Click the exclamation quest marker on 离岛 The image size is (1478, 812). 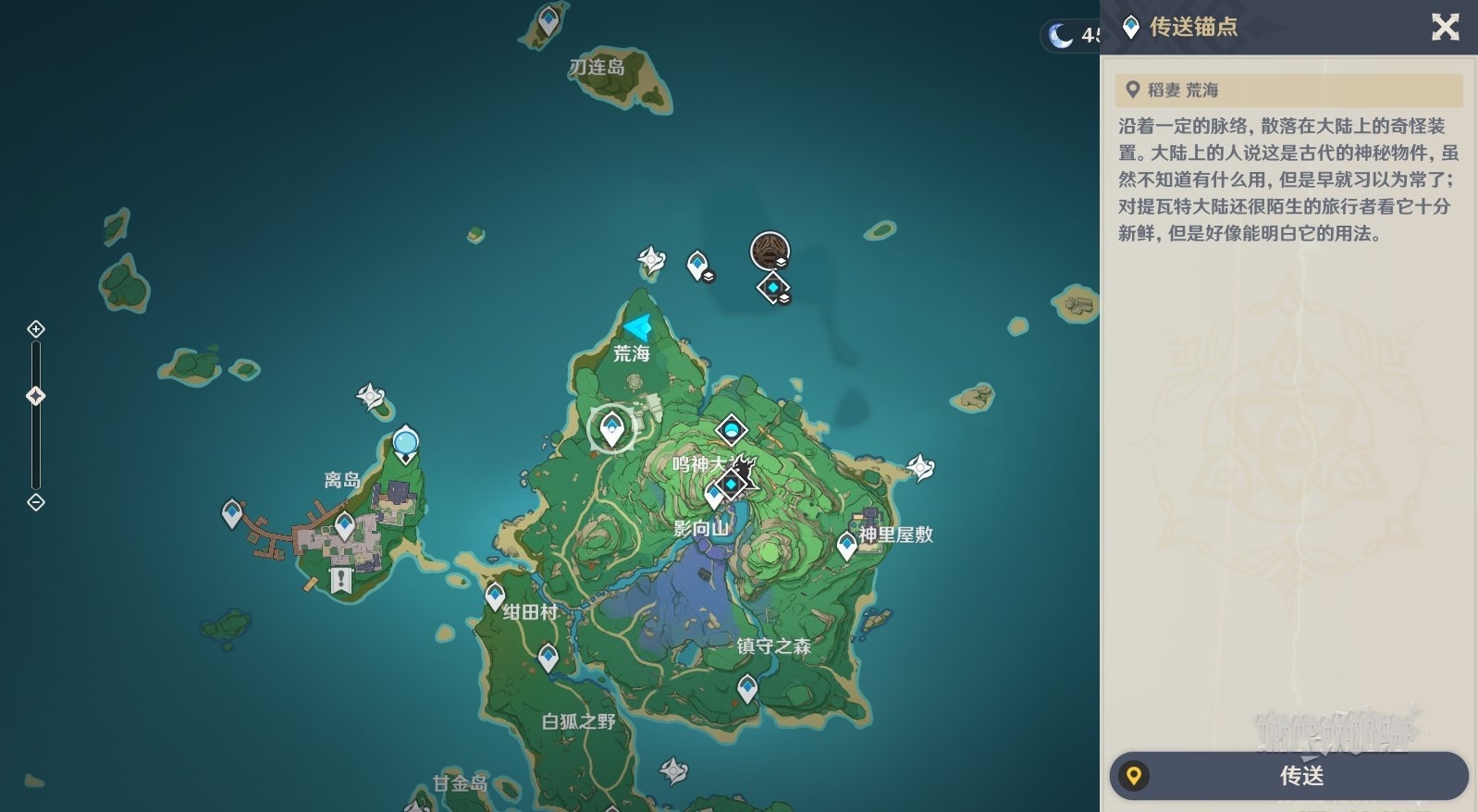coord(341,581)
